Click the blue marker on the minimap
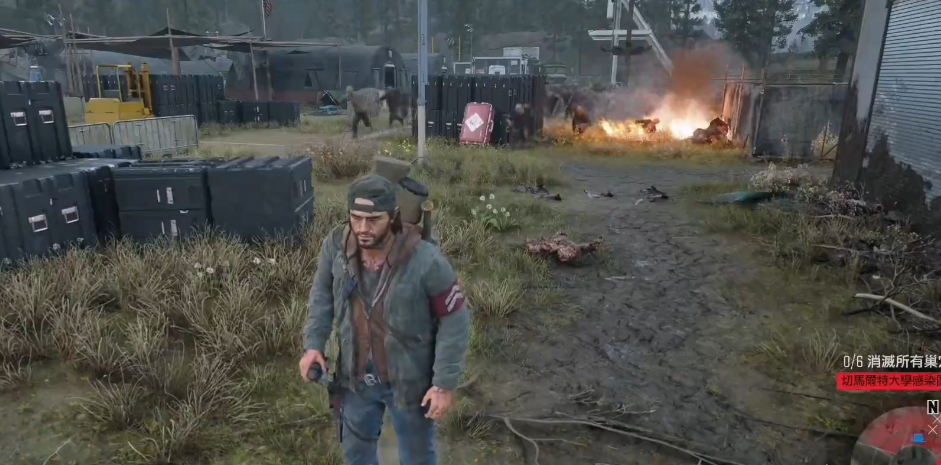 [x=919, y=438]
